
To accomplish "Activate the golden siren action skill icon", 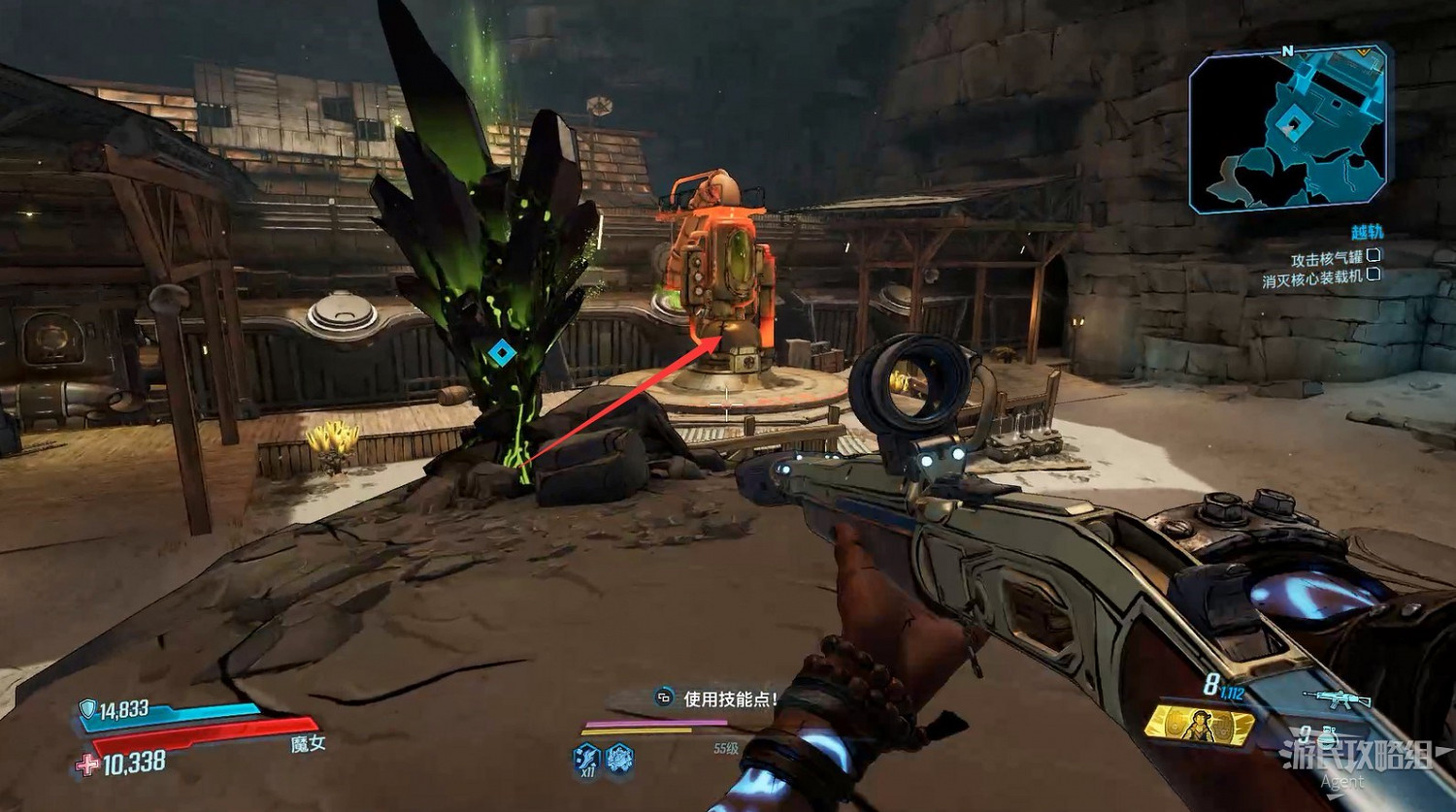I will [x=1199, y=725].
